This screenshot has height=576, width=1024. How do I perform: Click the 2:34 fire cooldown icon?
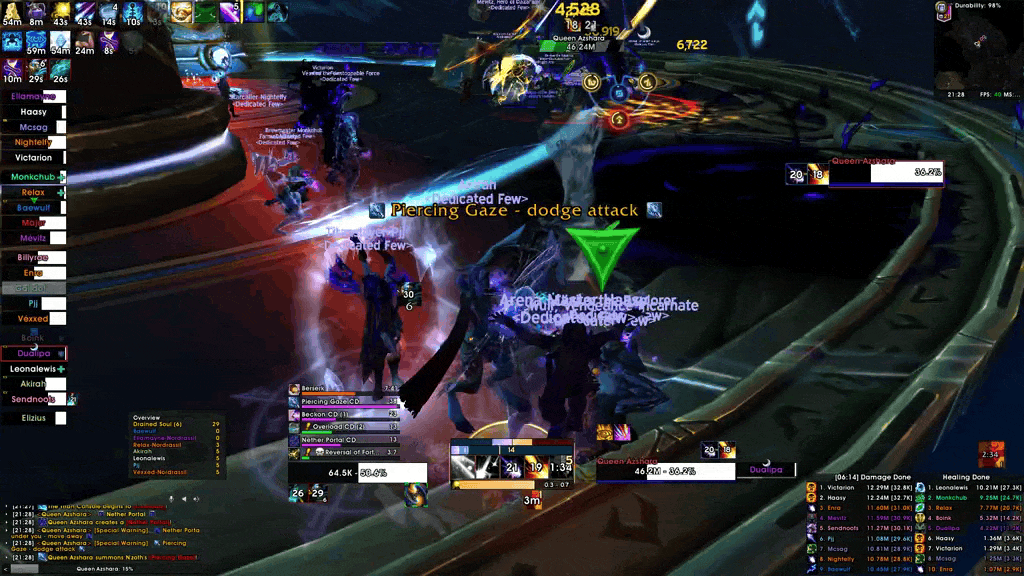(991, 453)
